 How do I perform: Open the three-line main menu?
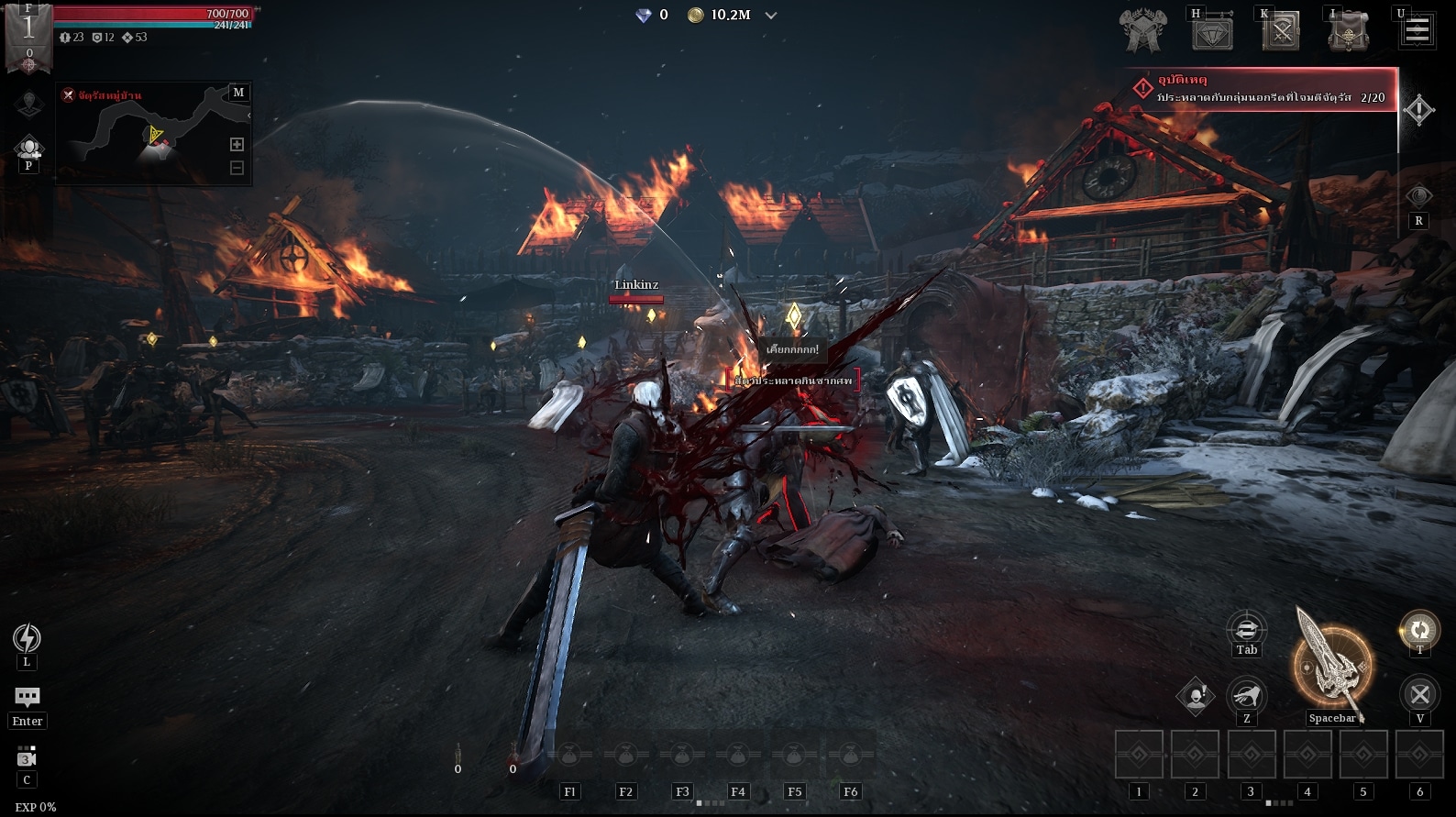pyautogui.click(x=1417, y=30)
